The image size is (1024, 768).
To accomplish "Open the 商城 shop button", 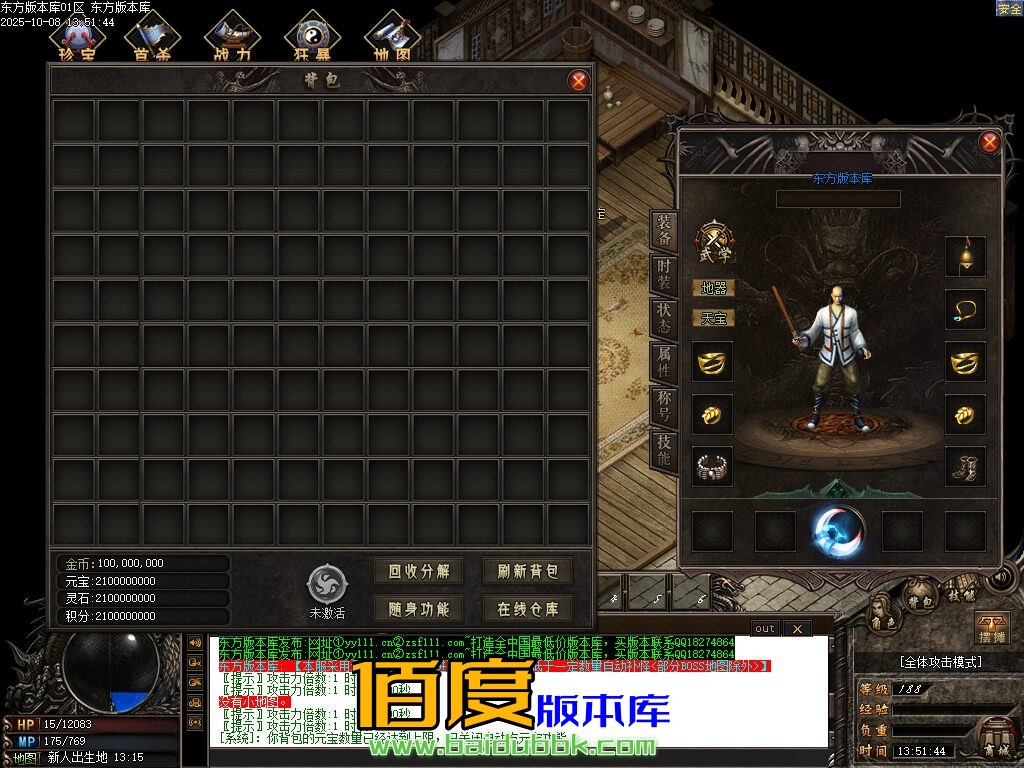I will click(x=996, y=738).
